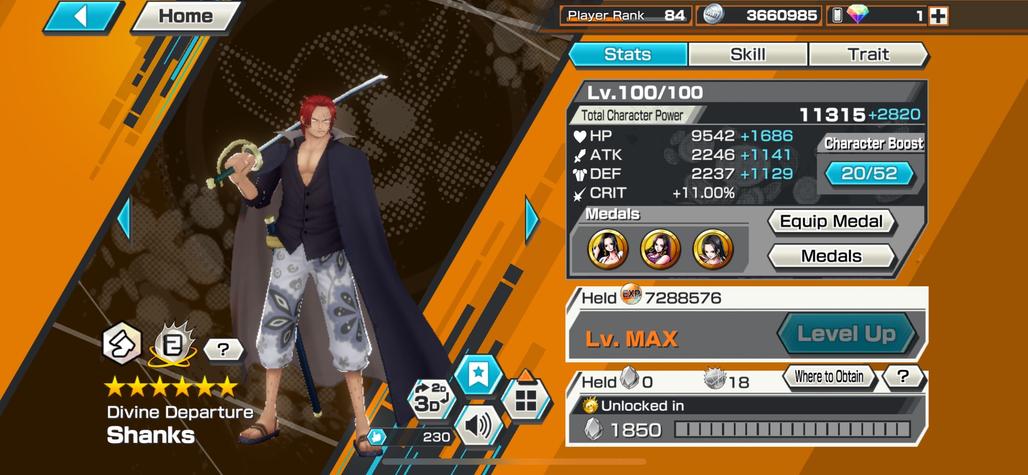This screenshot has height=475, width=1028.
Task: Open the four-square grid menu
Action: click(x=526, y=402)
